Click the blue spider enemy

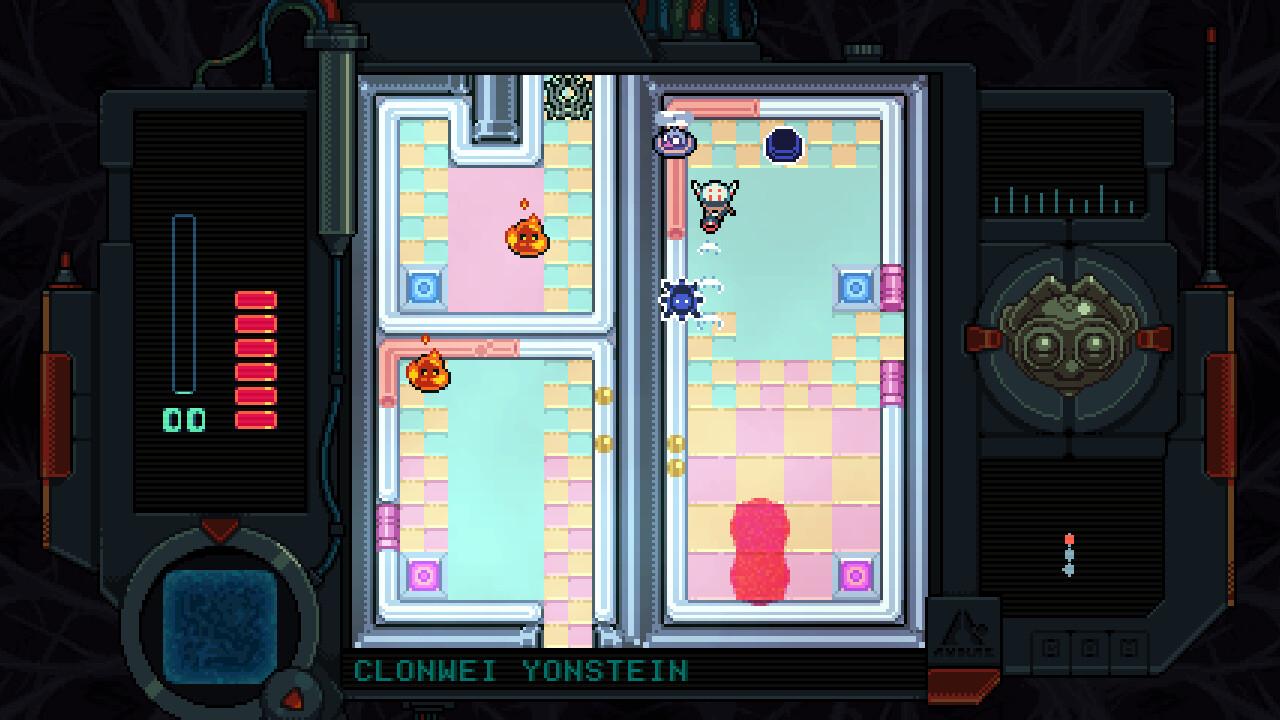pyautogui.click(x=684, y=301)
